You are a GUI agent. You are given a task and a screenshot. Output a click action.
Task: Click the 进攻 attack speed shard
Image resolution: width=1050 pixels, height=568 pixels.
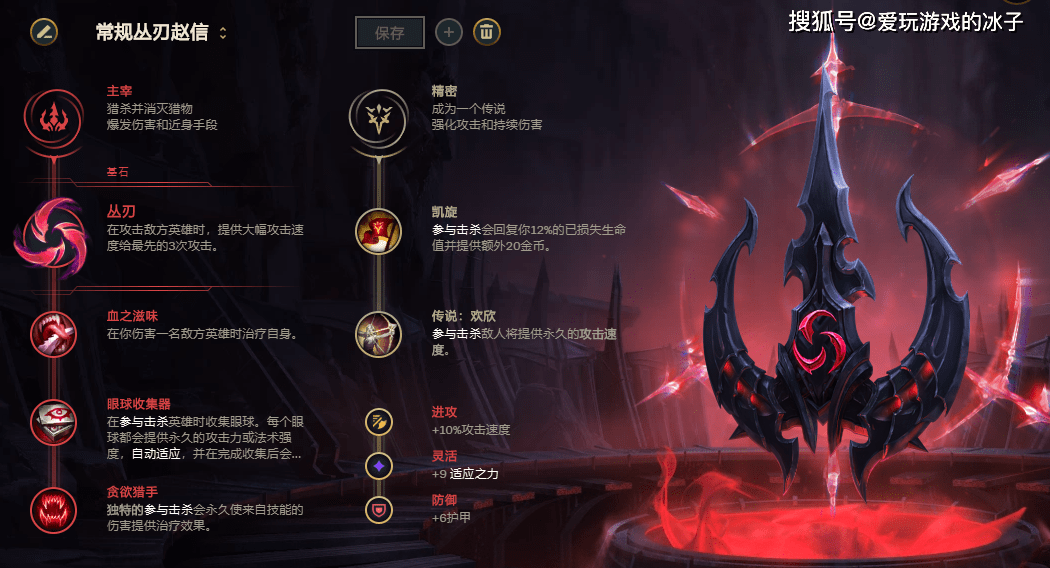[x=379, y=421]
